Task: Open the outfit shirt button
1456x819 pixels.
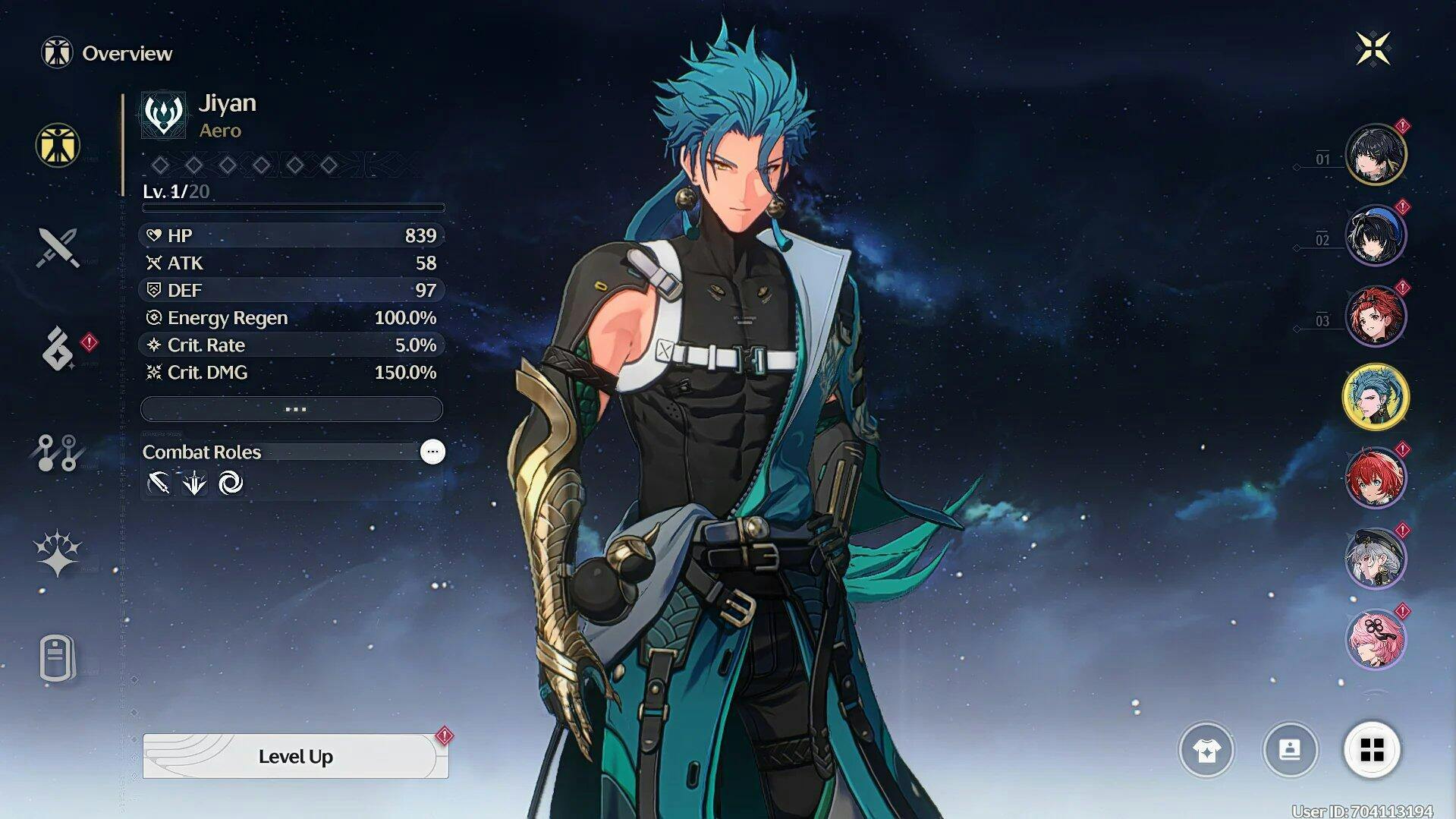Action: click(x=1206, y=750)
